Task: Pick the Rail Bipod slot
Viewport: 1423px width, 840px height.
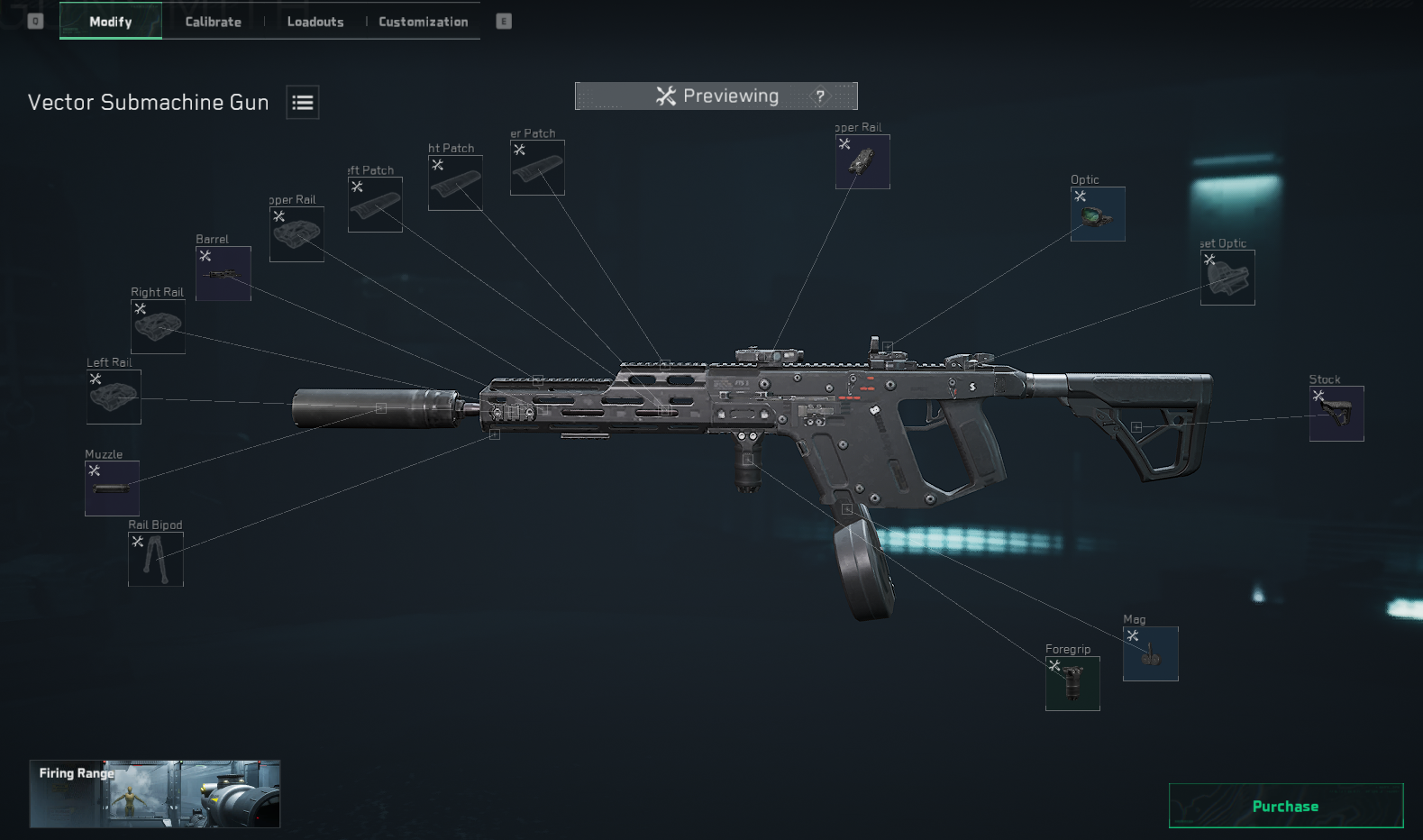Action: click(x=156, y=559)
